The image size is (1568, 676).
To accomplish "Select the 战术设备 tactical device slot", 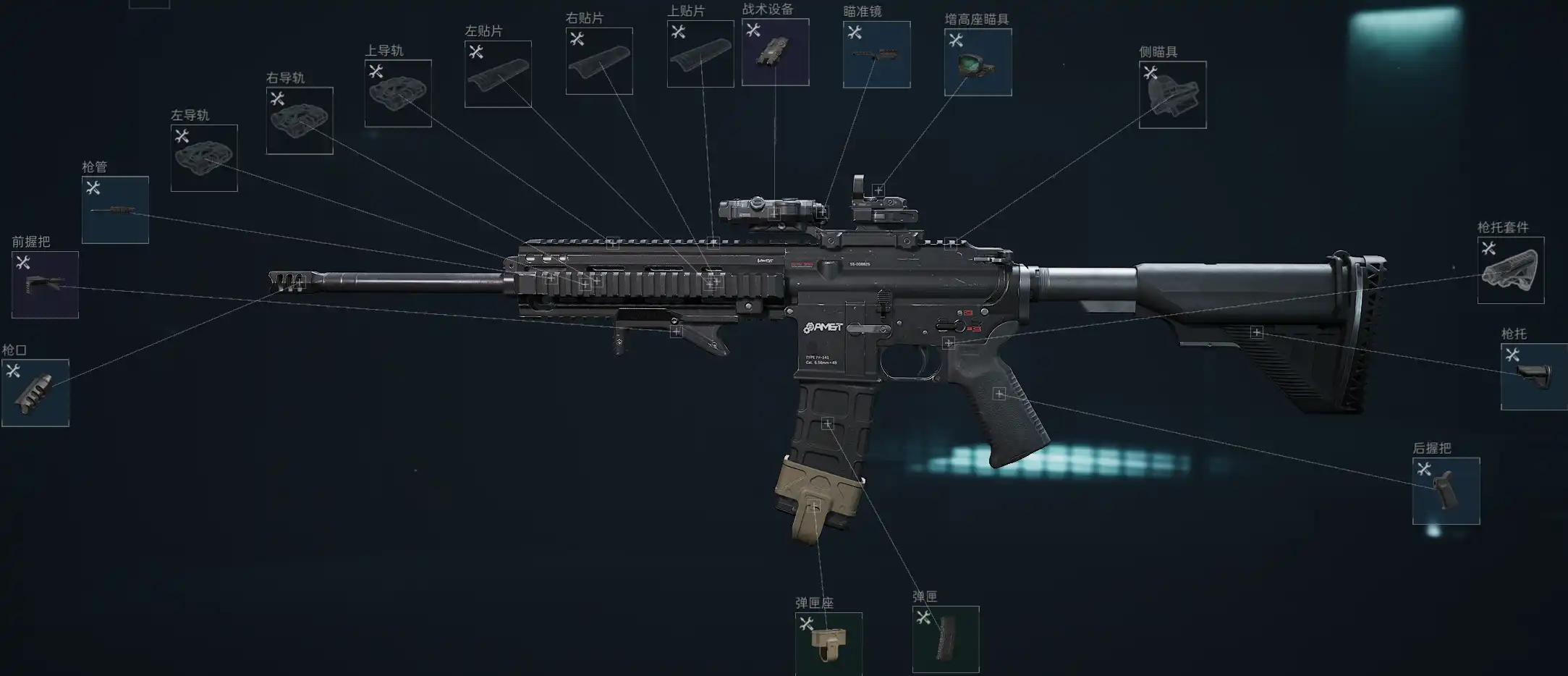I will [x=775, y=52].
